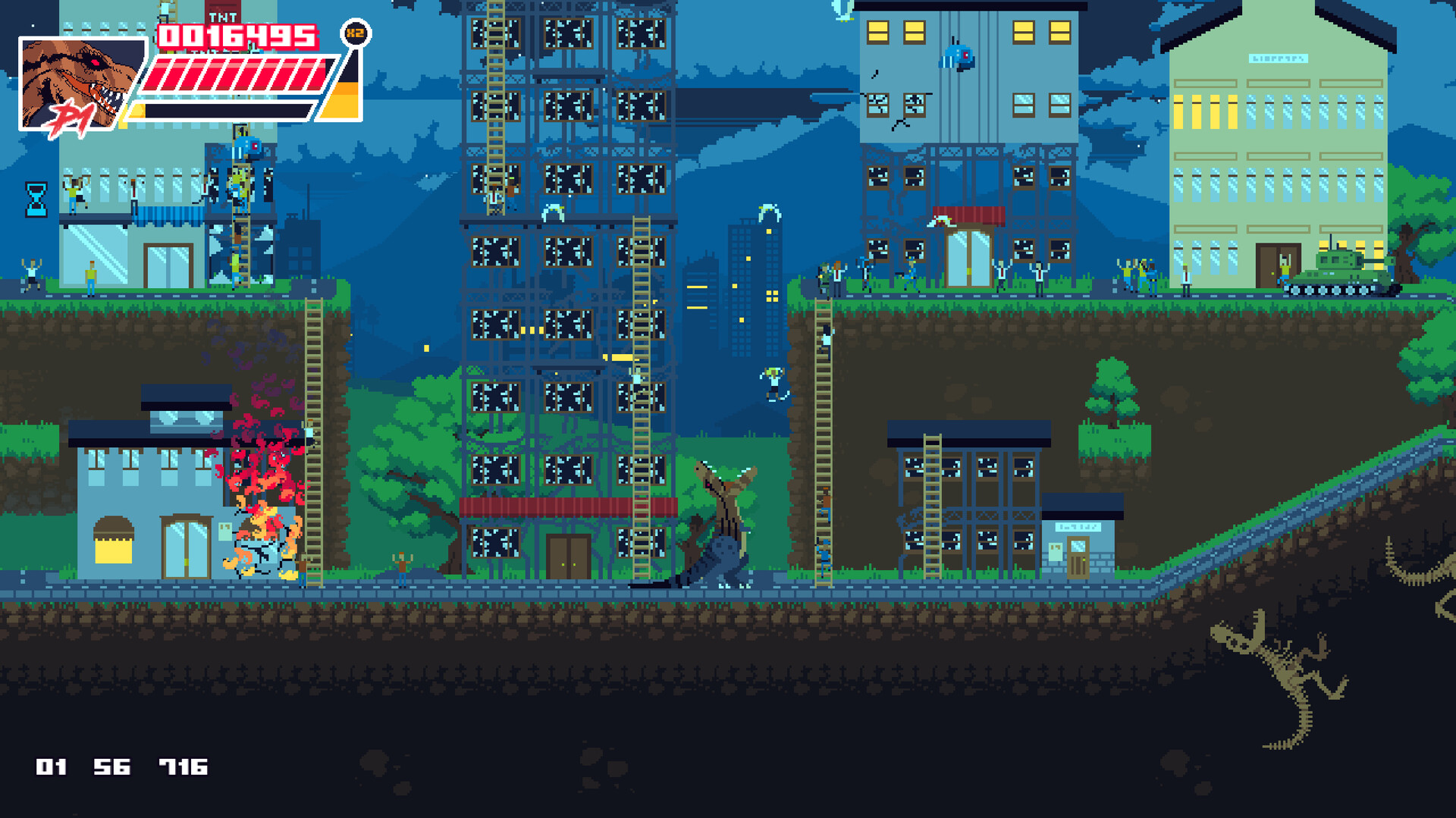The image size is (1456, 818).
Task: Click the score counter reading 0016495
Action: tap(235, 34)
